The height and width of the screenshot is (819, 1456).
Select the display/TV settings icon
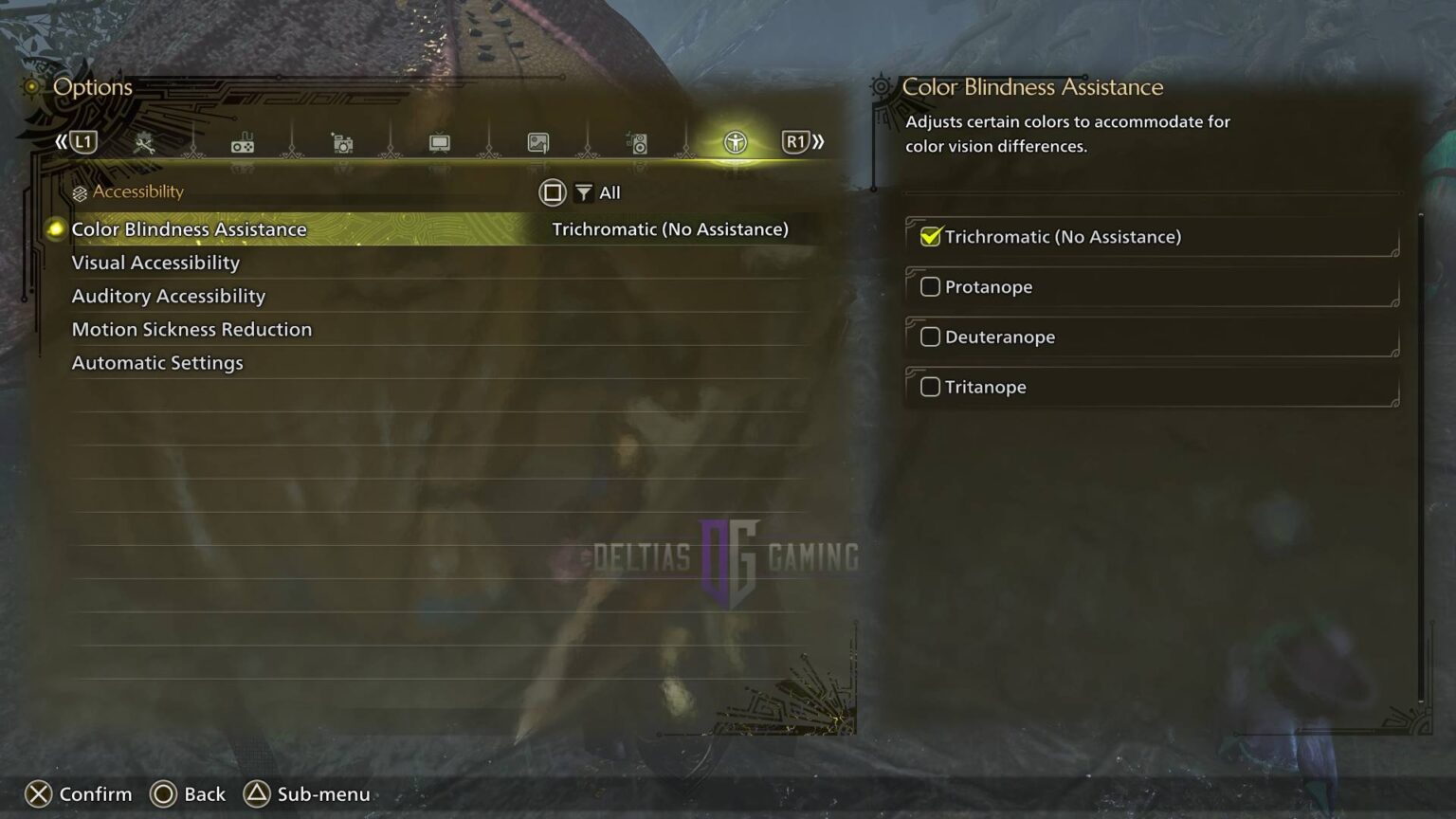[440, 143]
